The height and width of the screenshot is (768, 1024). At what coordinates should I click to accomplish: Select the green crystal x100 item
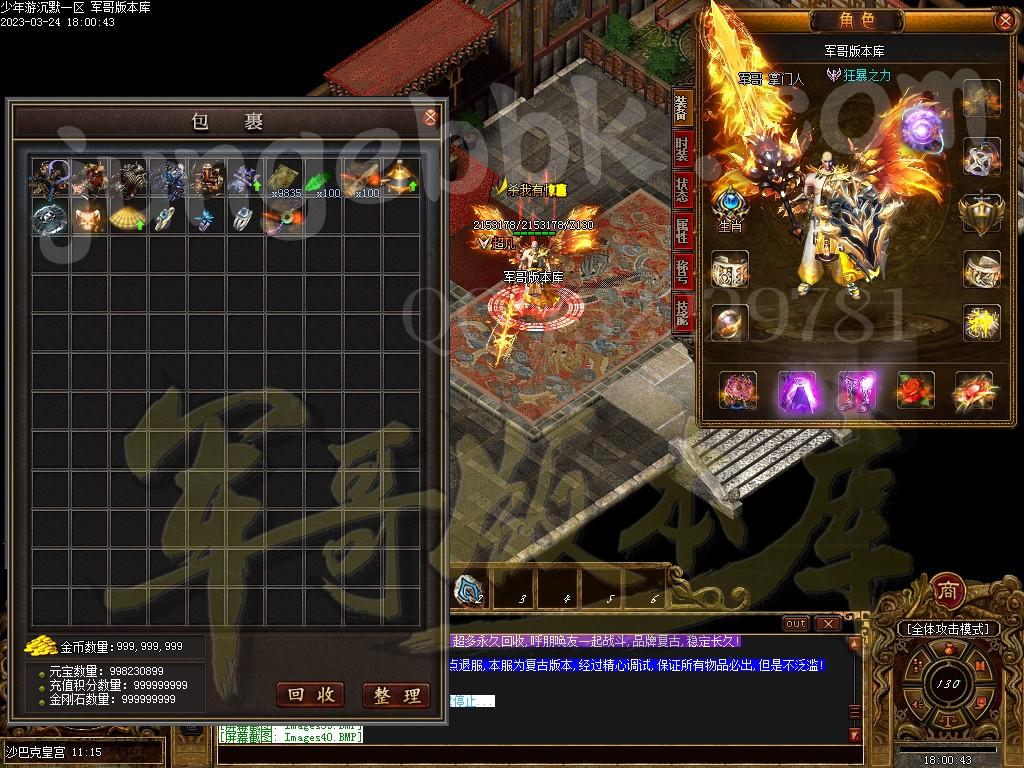(x=321, y=180)
